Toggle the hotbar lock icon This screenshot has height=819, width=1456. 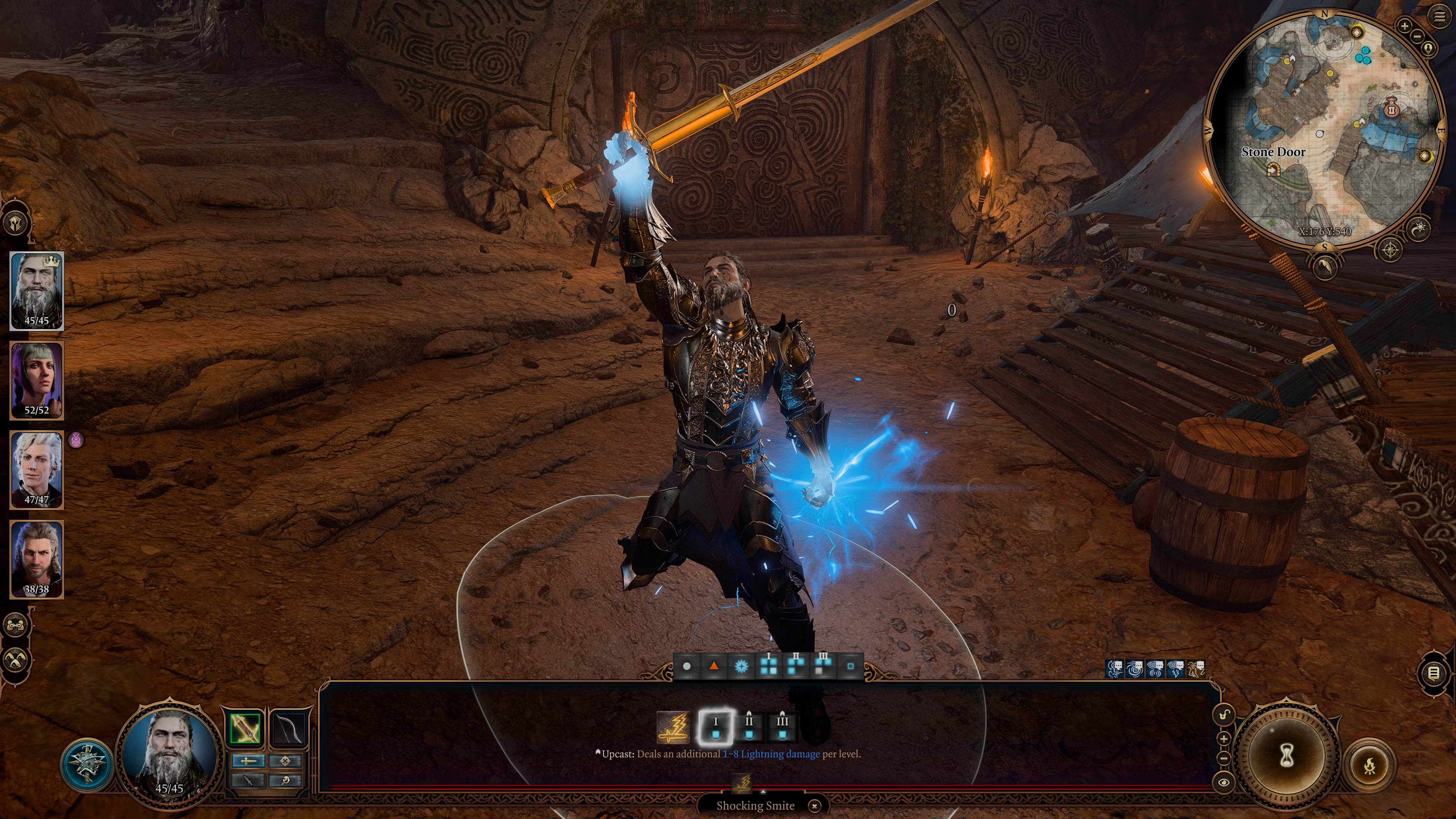click(x=1224, y=715)
